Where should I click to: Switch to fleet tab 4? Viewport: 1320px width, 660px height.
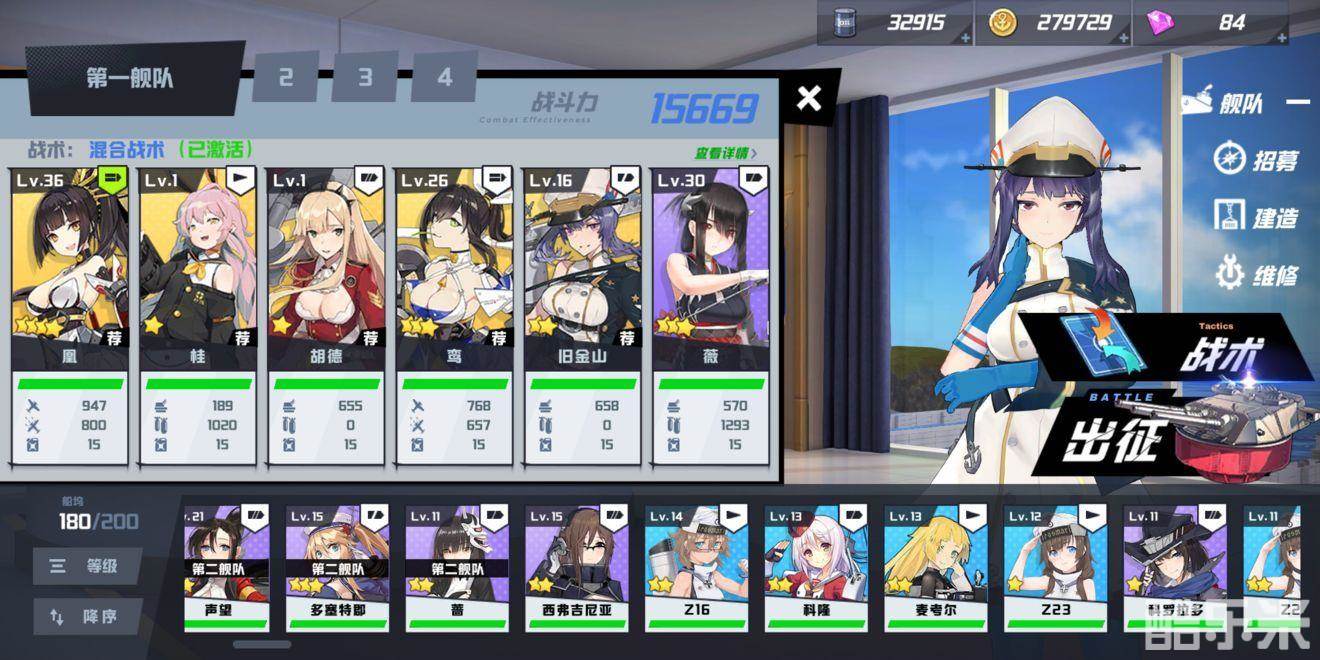(x=444, y=77)
